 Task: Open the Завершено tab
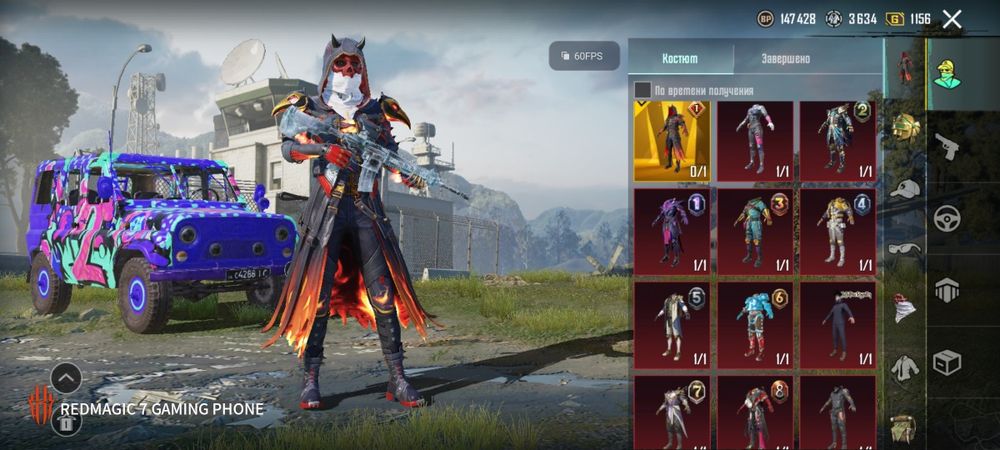tap(786, 58)
